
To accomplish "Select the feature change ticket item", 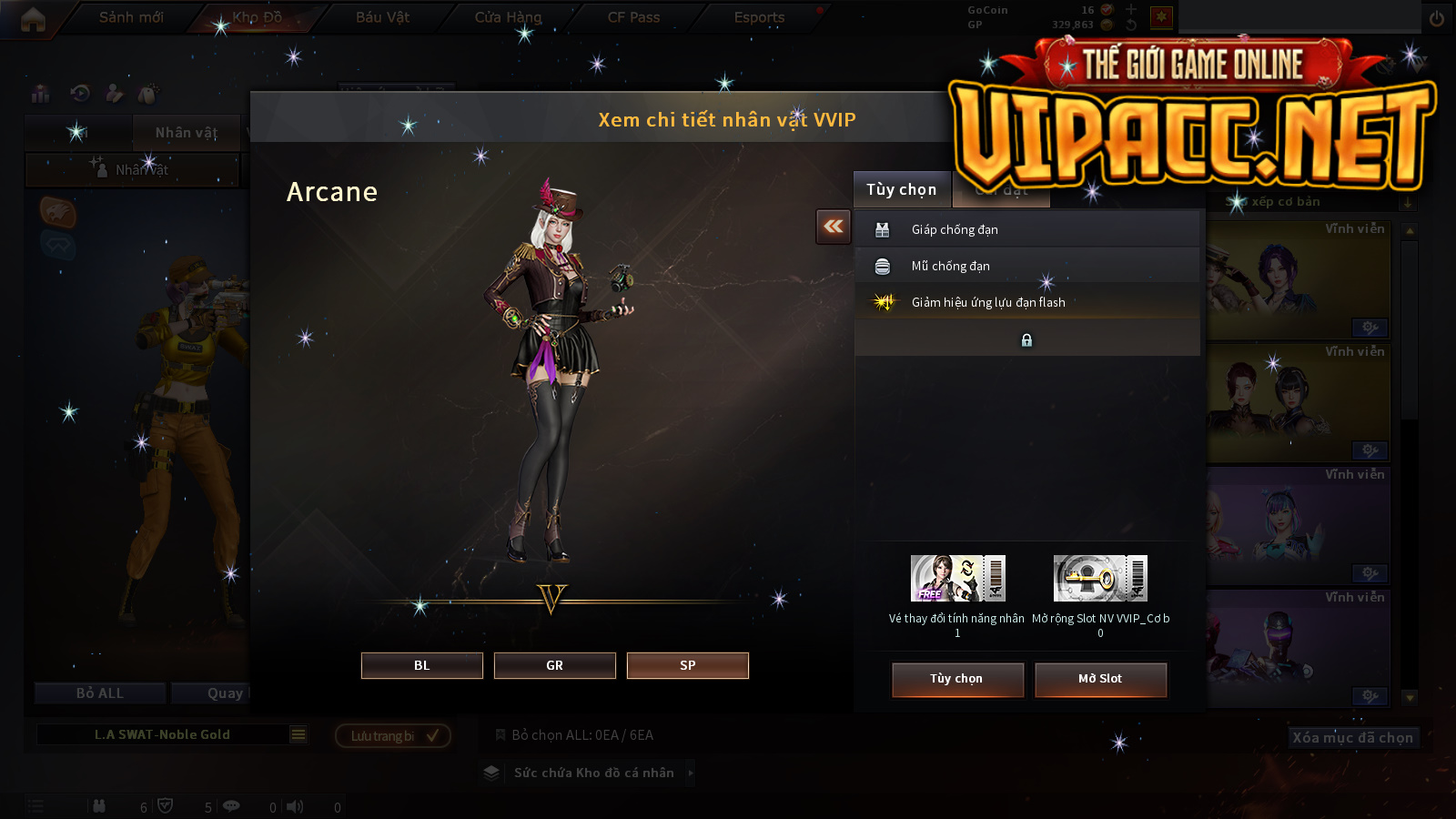I will (x=957, y=578).
